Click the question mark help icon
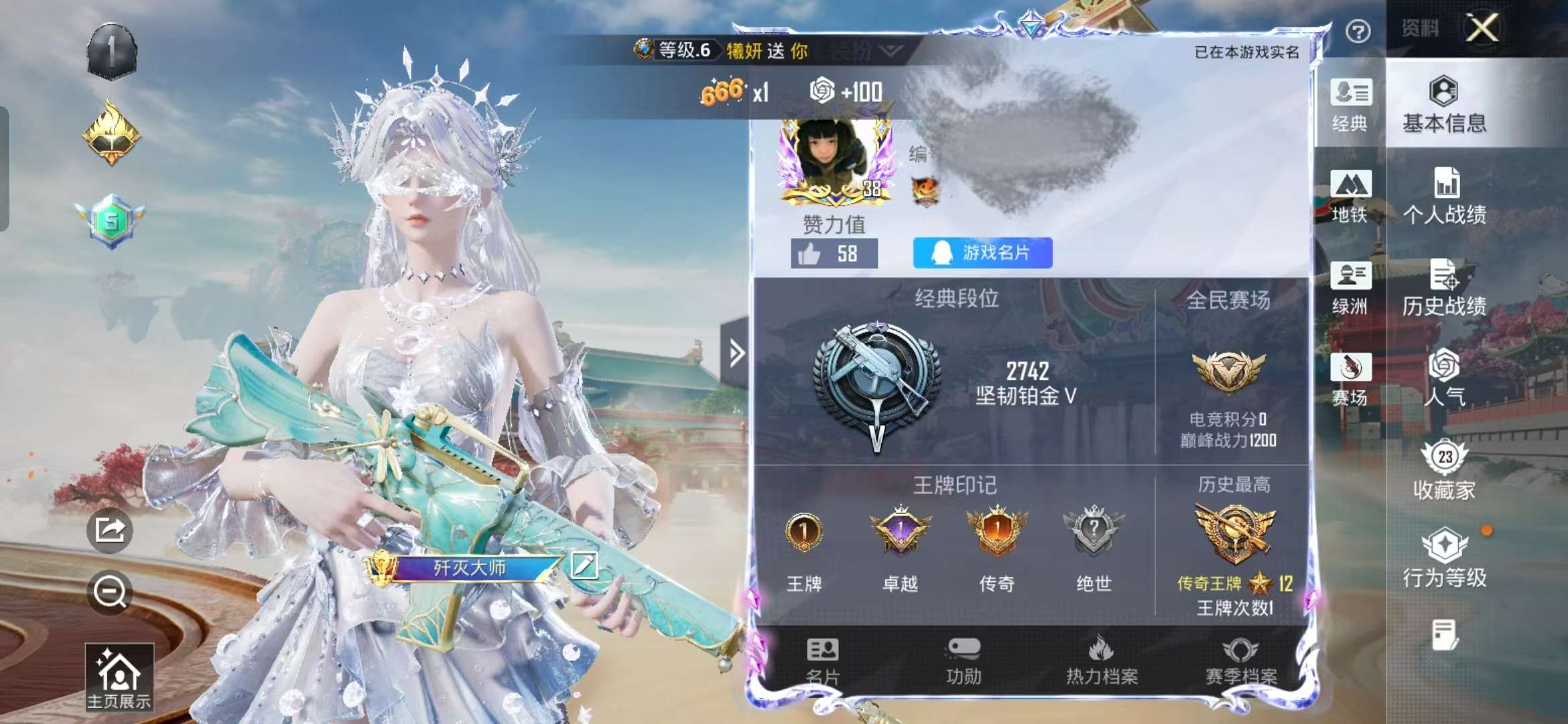This screenshot has height=724, width=1568. tap(1358, 31)
